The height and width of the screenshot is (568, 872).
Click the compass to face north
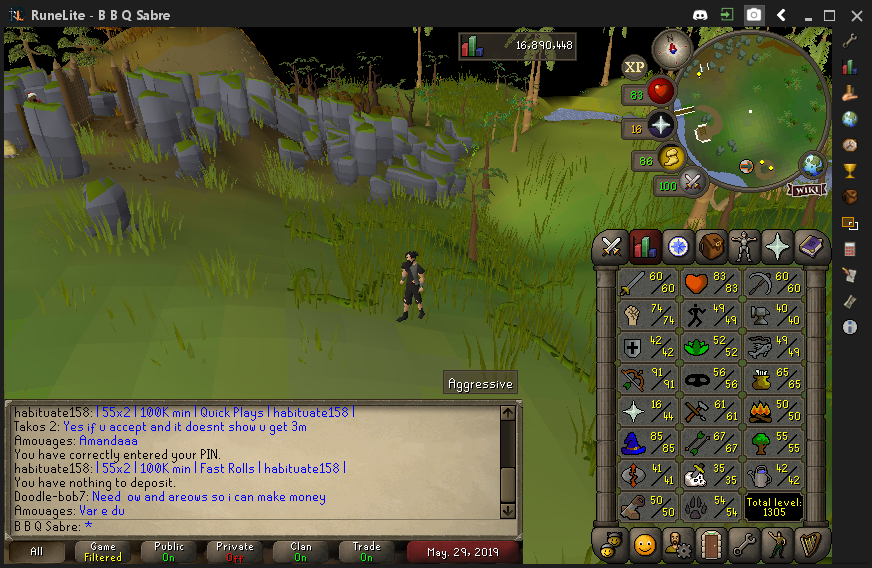click(x=671, y=49)
